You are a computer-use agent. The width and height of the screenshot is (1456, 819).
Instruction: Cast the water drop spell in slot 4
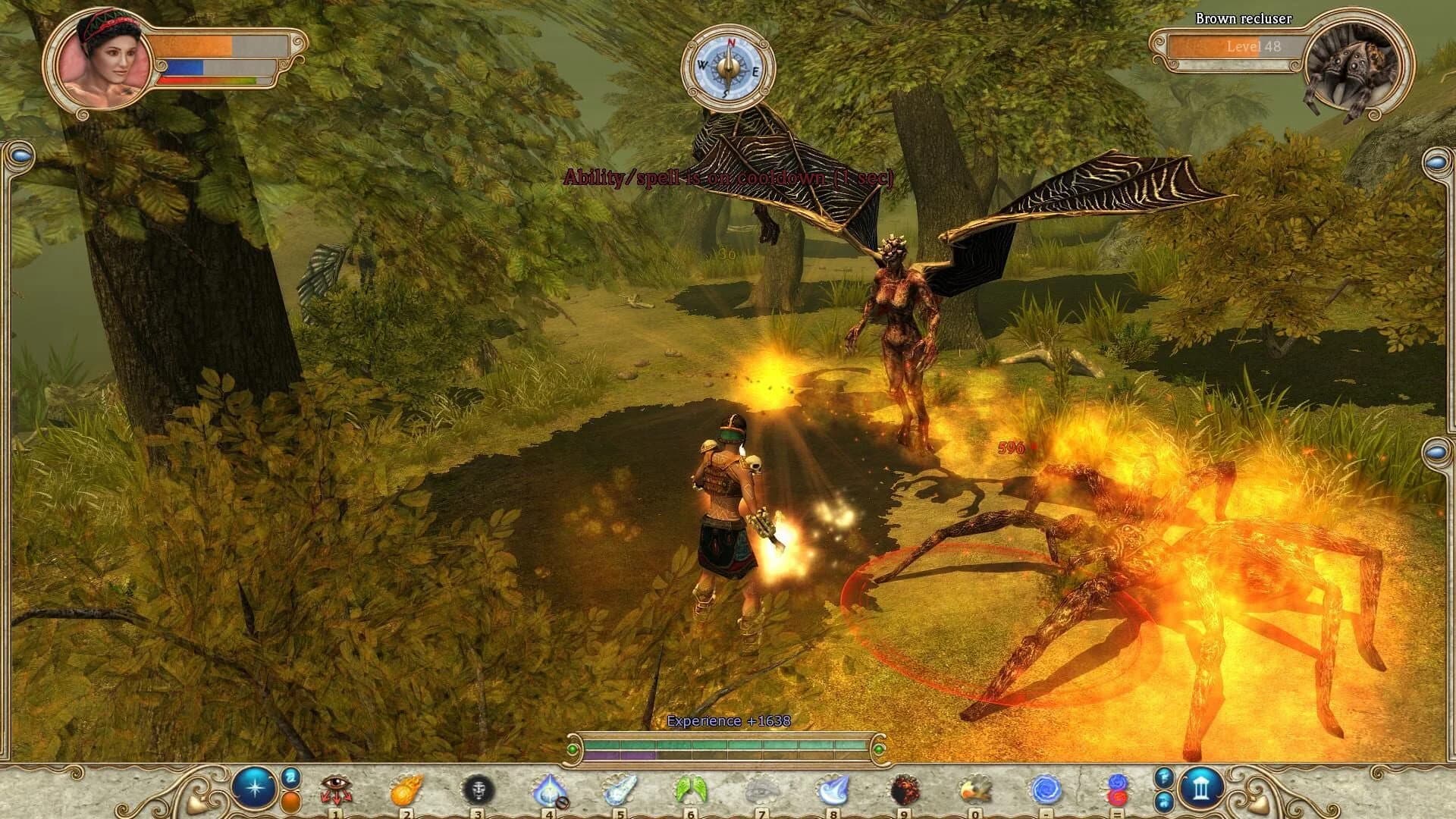(x=549, y=789)
